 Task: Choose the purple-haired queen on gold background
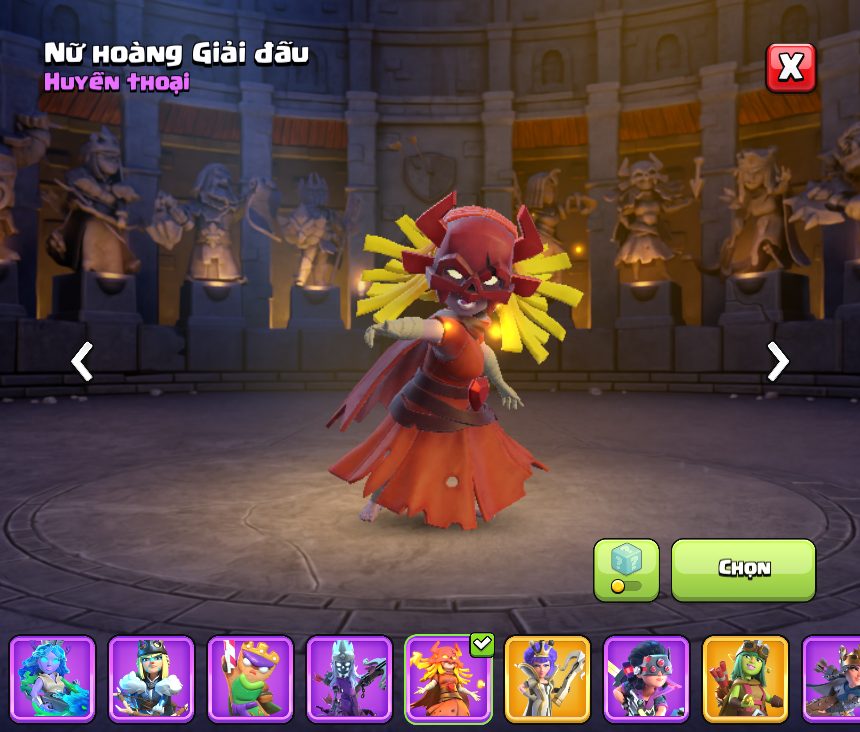(547, 679)
